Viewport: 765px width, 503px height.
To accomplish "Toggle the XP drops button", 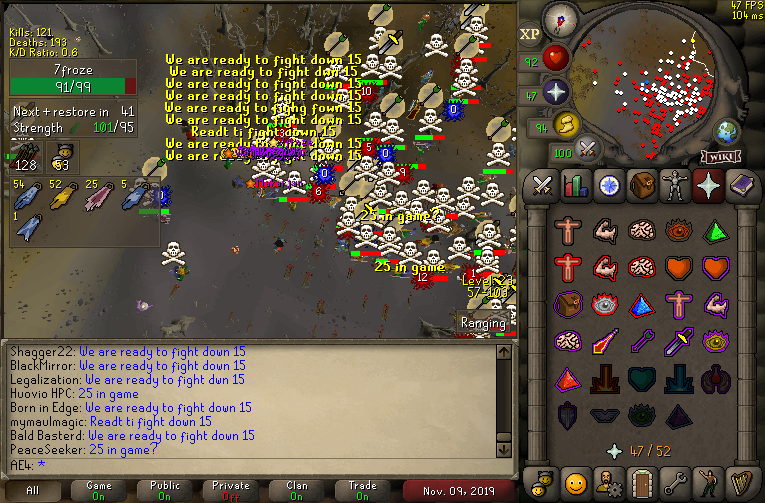I will [x=530, y=33].
